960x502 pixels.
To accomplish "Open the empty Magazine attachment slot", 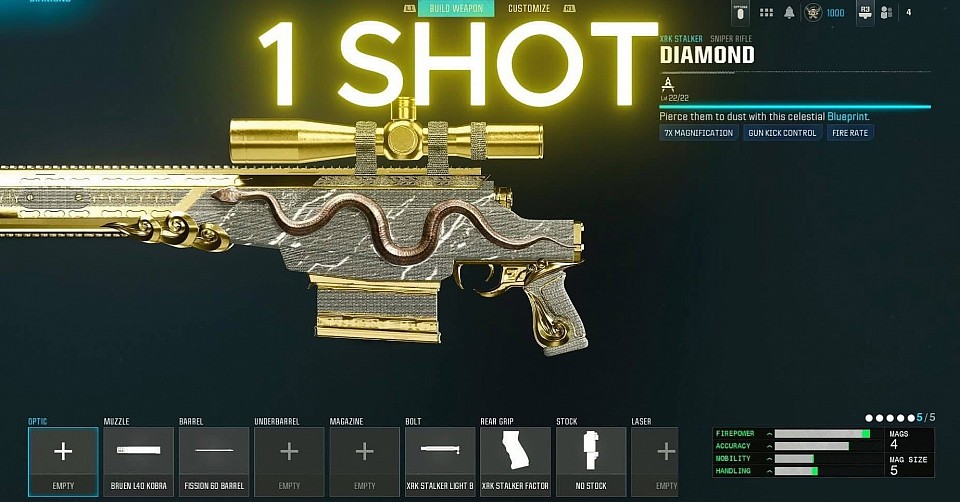I will [x=365, y=460].
